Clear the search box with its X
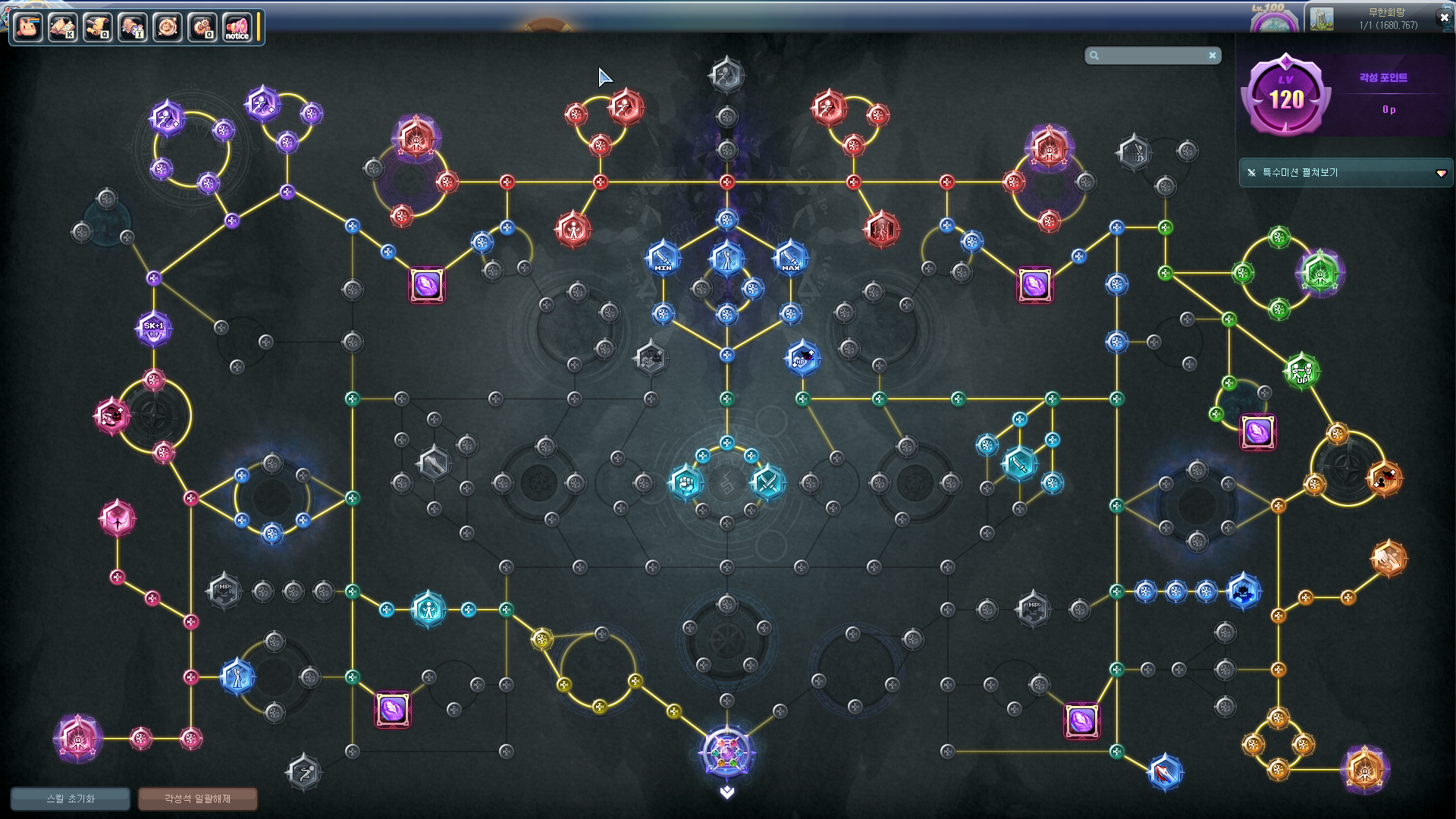The width and height of the screenshot is (1456, 819). pyautogui.click(x=1213, y=55)
